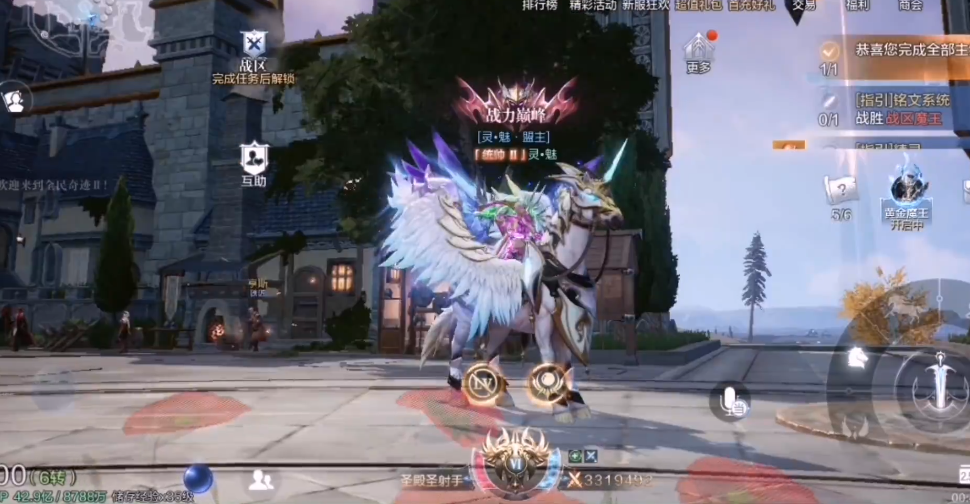This screenshot has height=504, width=970.
Task: Open the friends icon in bottom bar
Action: pos(261,479)
